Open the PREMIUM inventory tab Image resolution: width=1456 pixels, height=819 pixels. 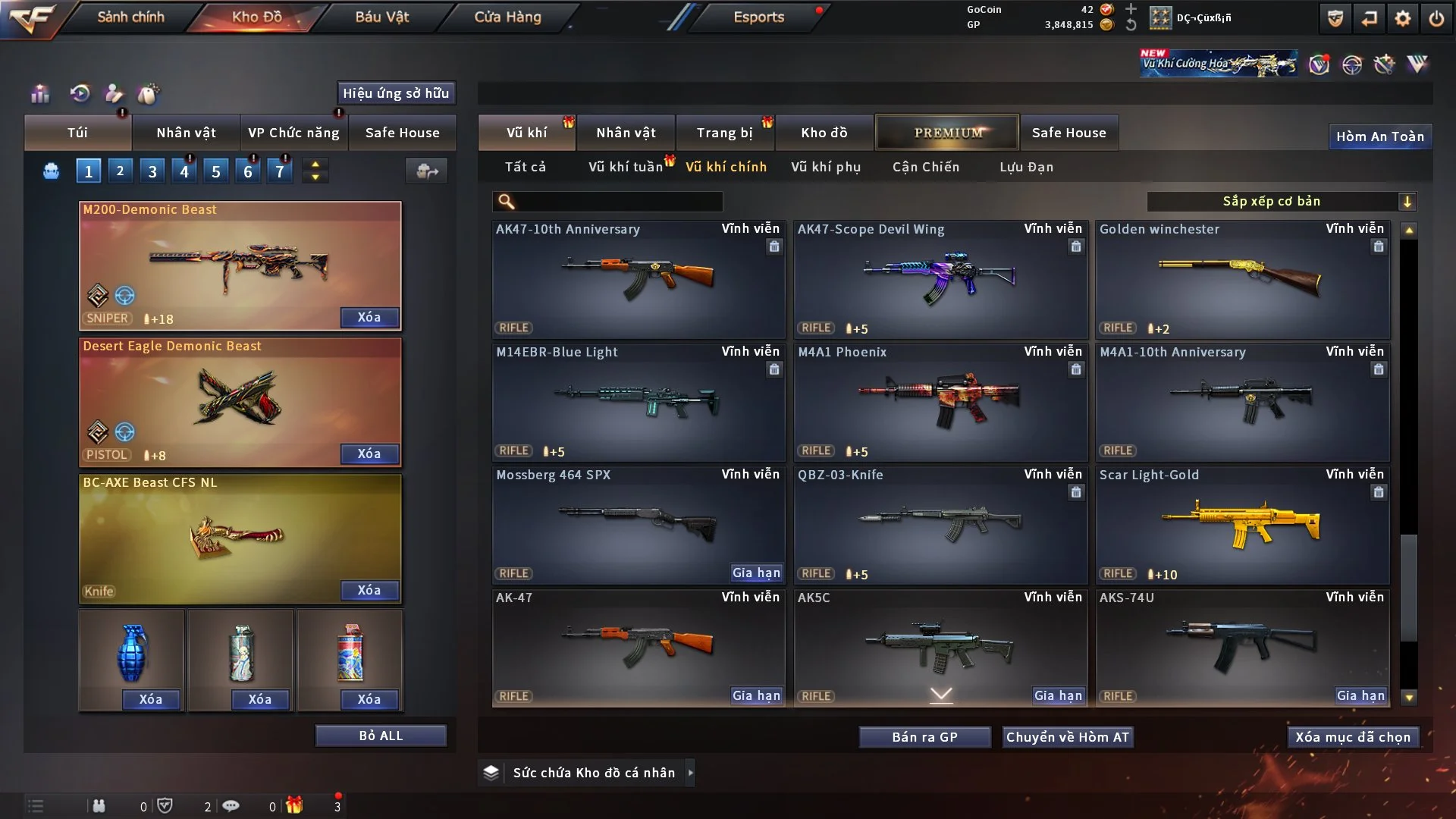[x=947, y=133]
